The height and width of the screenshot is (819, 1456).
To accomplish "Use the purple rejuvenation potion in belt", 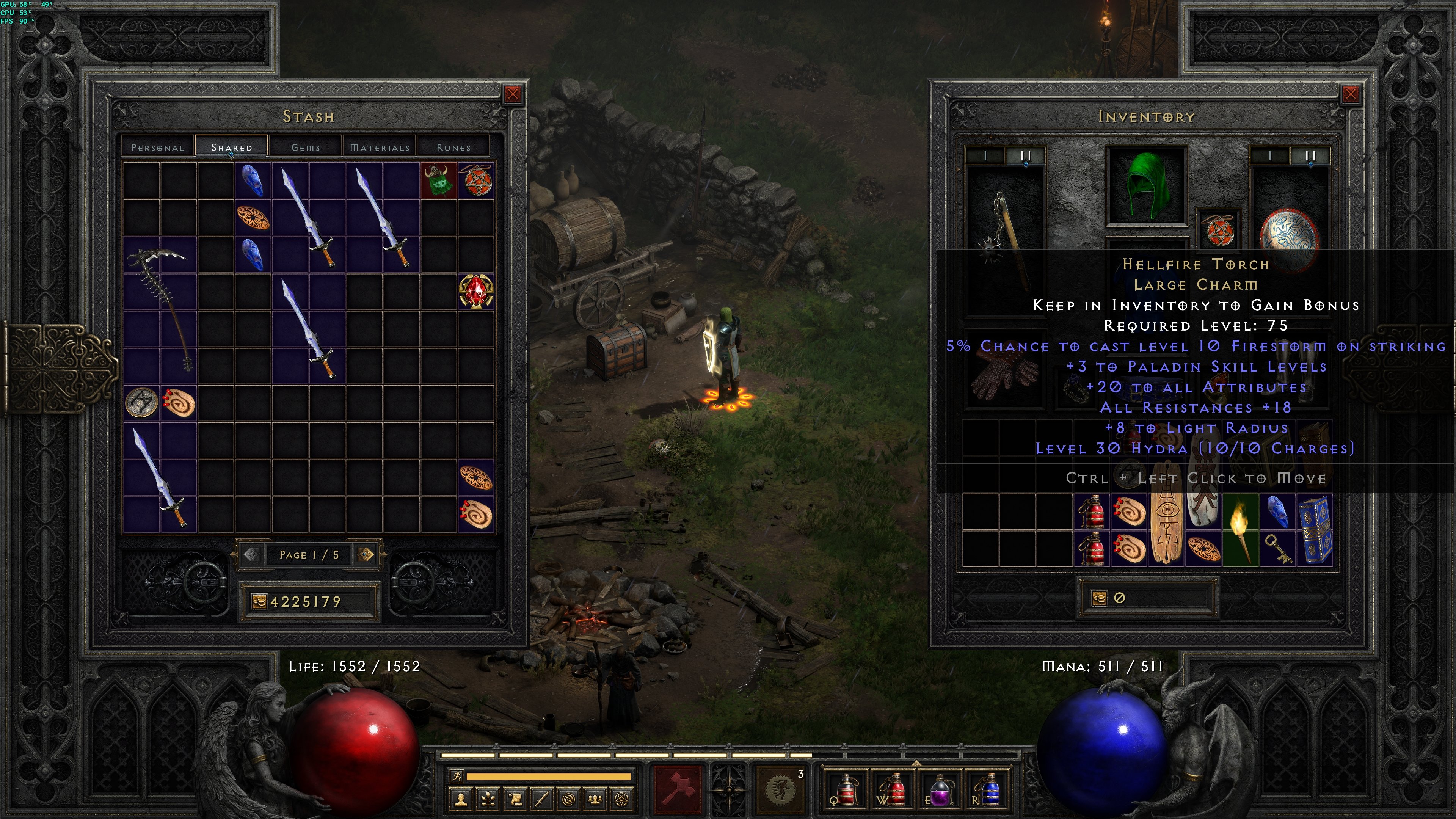I will coord(940,789).
